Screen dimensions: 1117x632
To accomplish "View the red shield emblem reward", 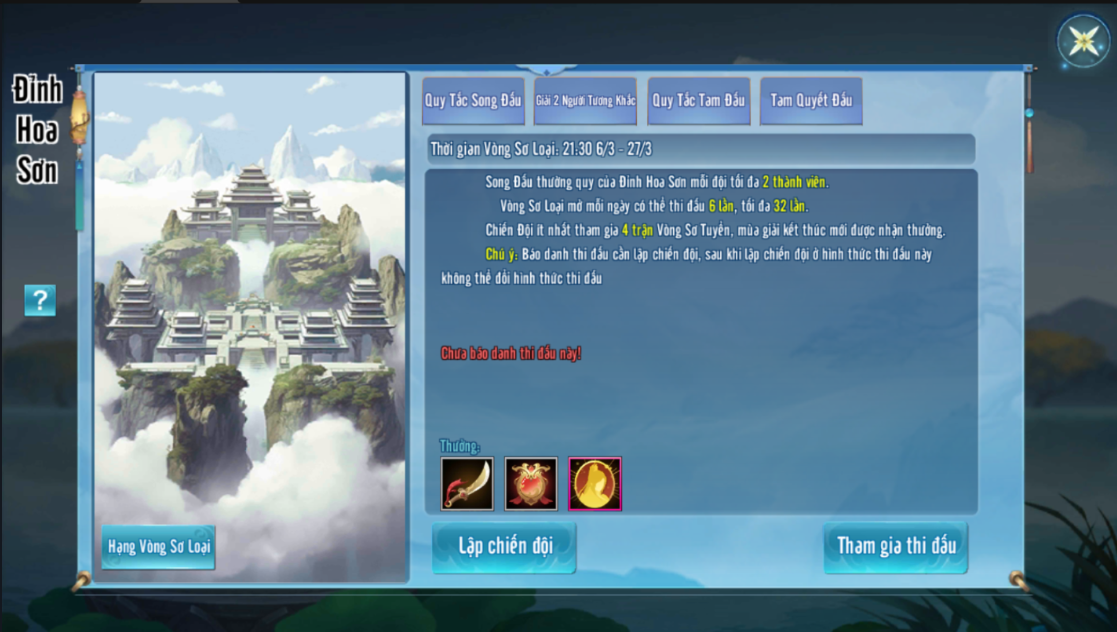I will click(531, 484).
